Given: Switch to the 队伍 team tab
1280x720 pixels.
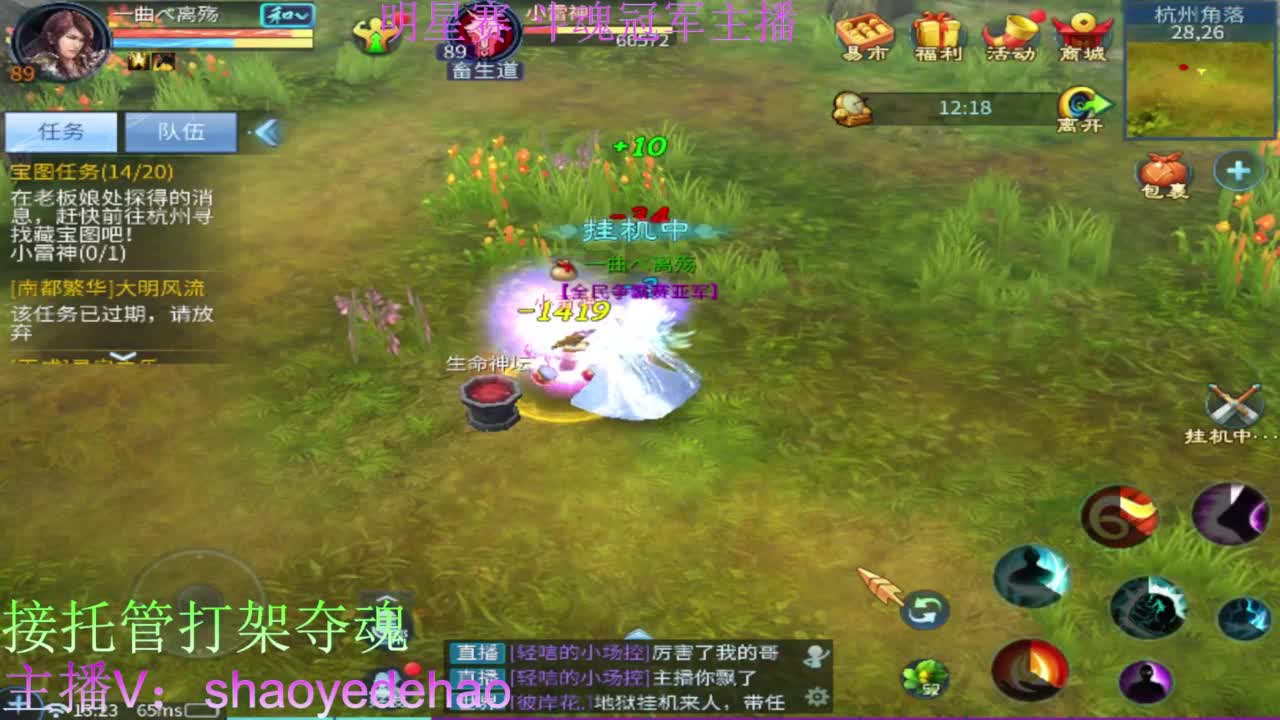Looking at the screenshot, I should pos(180,131).
